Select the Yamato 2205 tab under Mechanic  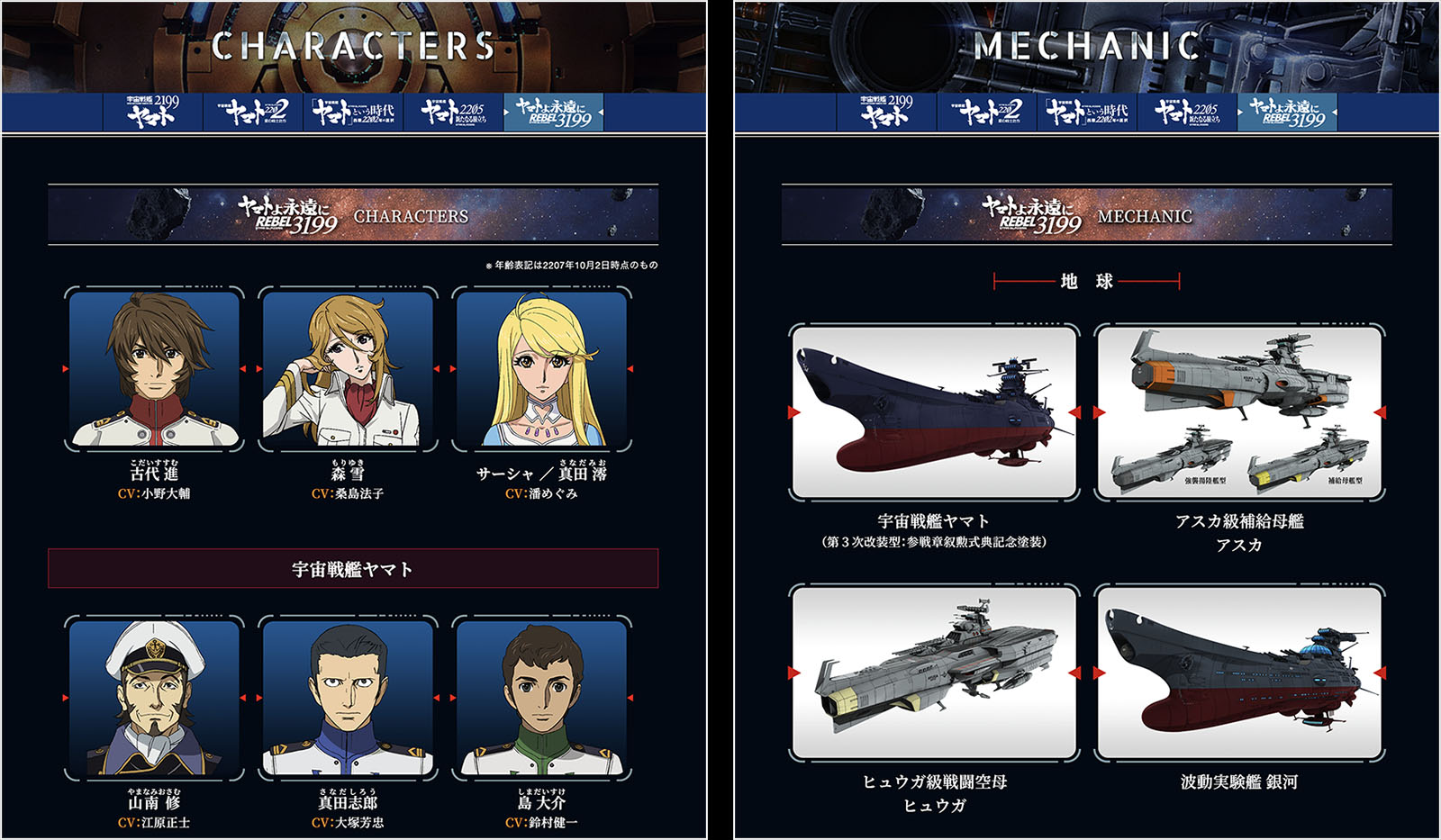click(1187, 113)
